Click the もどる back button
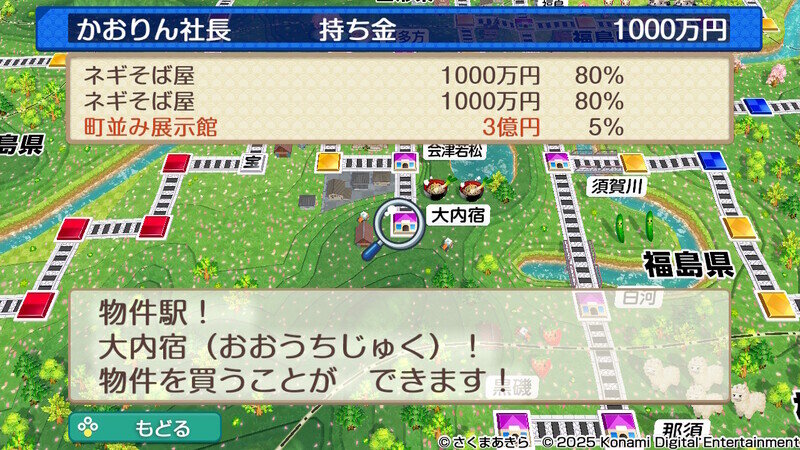Screen dimensions: 800x450 (x=145, y=428)
